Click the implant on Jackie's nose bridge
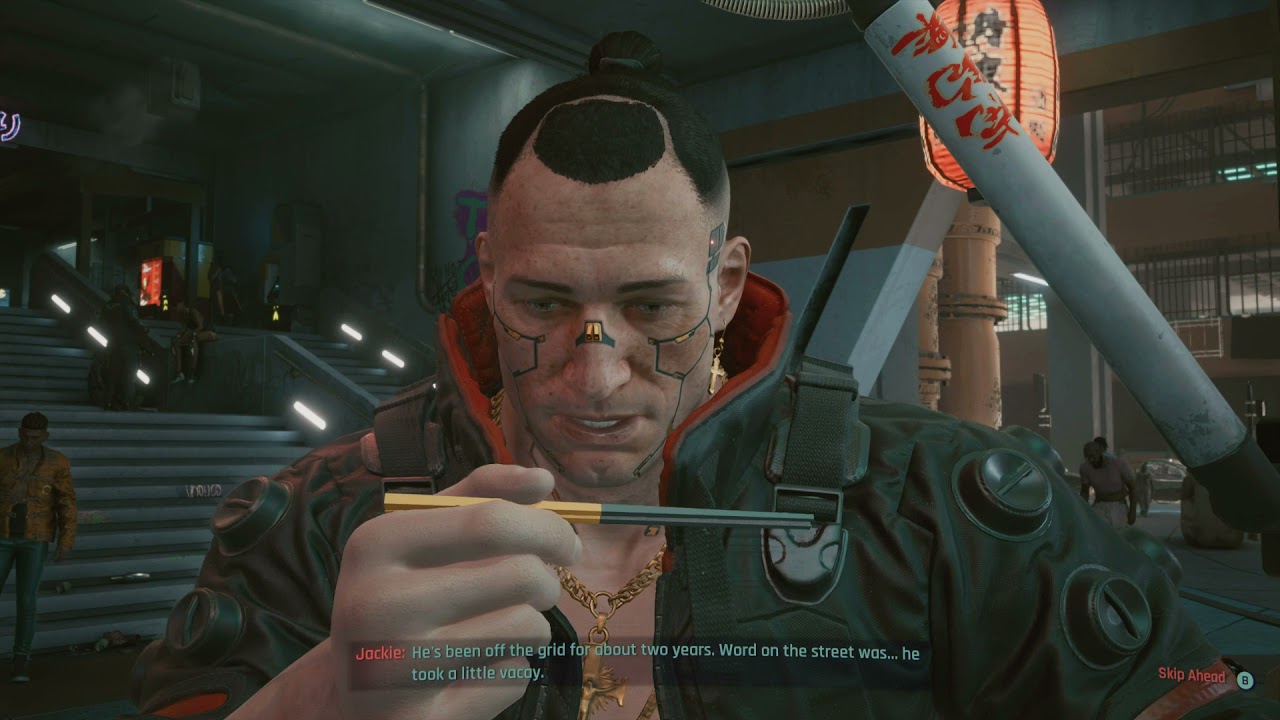Image resolution: width=1280 pixels, height=720 pixels. coord(592,330)
